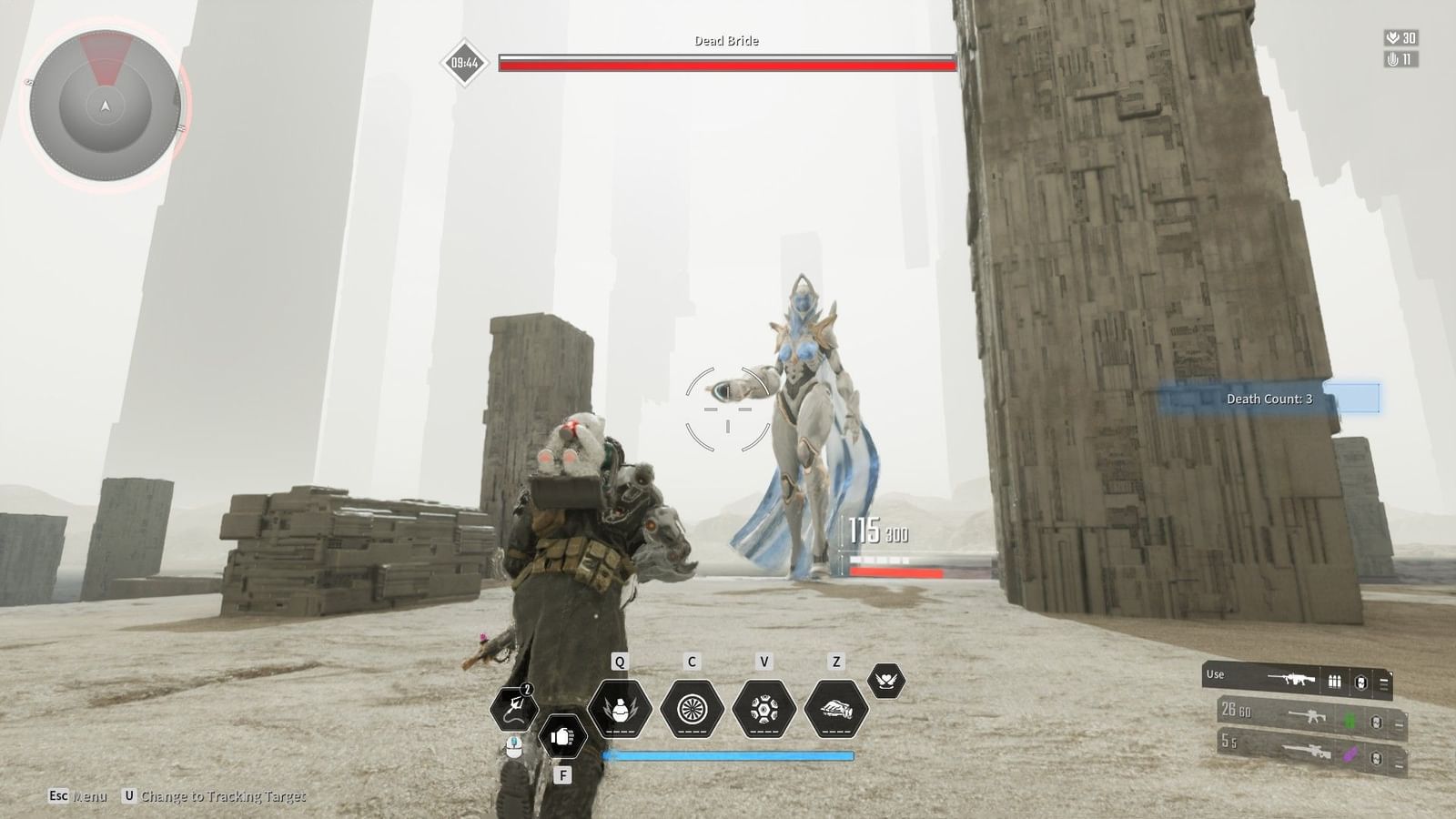The height and width of the screenshot is (819, 1456).
Task: Expand the Death Count: 3 notification banner
Action: (1271, 399)
